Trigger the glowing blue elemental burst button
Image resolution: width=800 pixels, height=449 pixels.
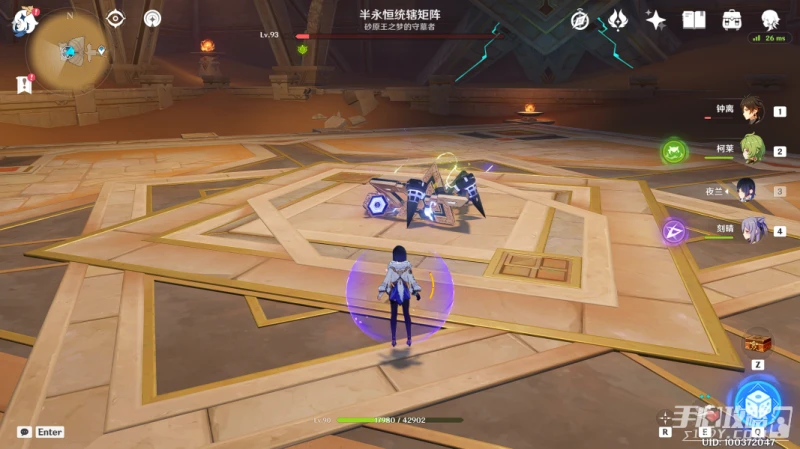(757, 401)
